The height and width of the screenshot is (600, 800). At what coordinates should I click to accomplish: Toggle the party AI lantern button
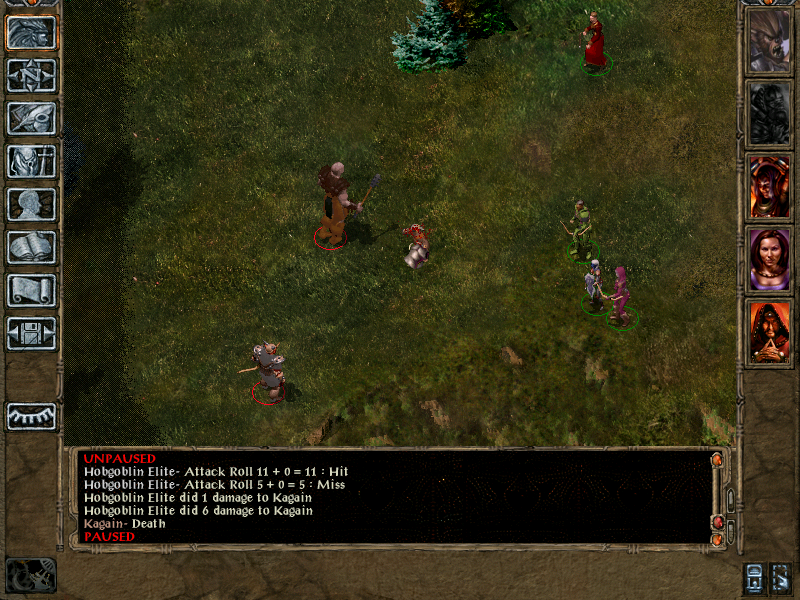pyautogui.click(x=755, y=577)
